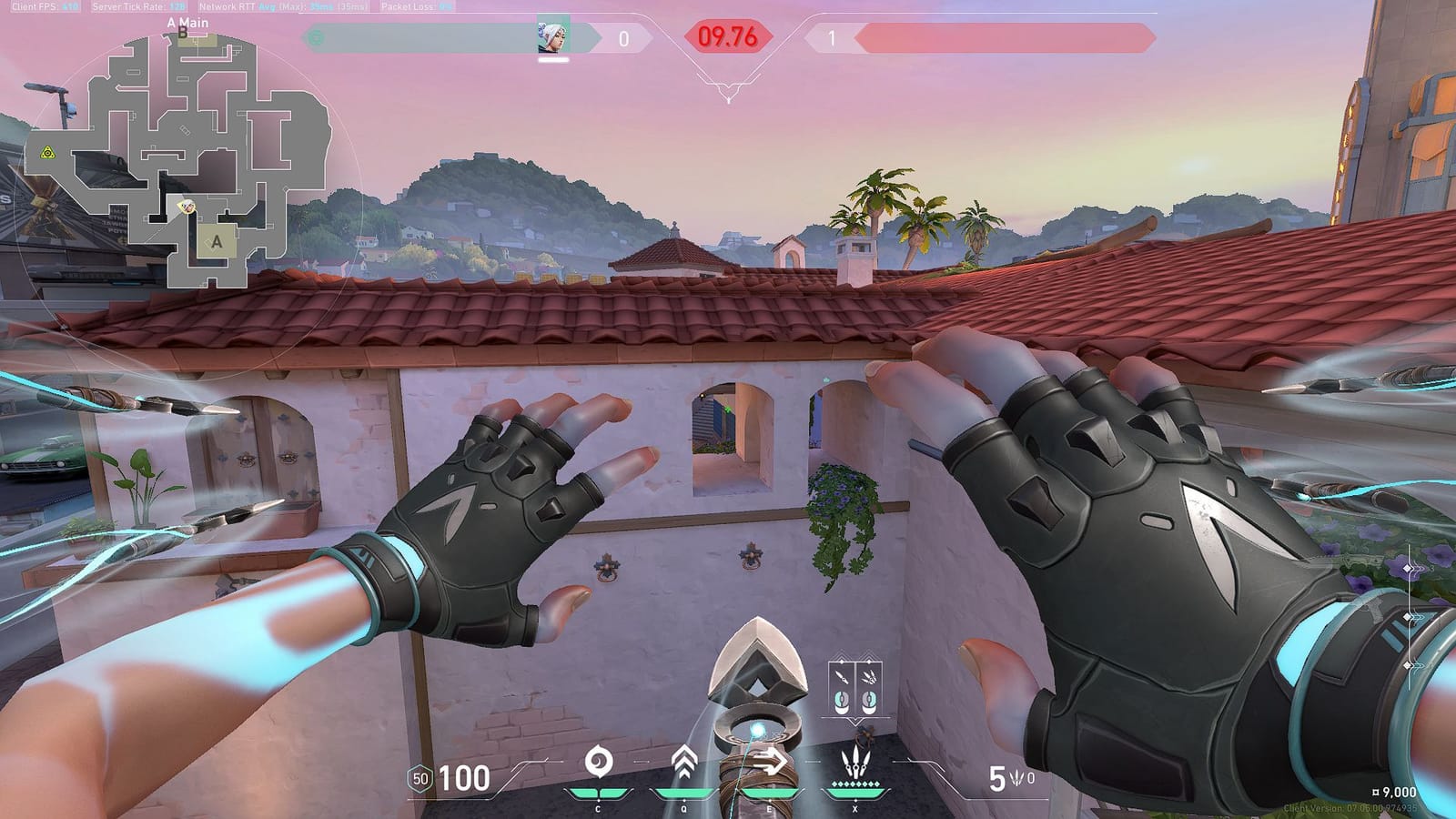
Task: Click the teal team spike icon on scorebar
Action: 314,38
